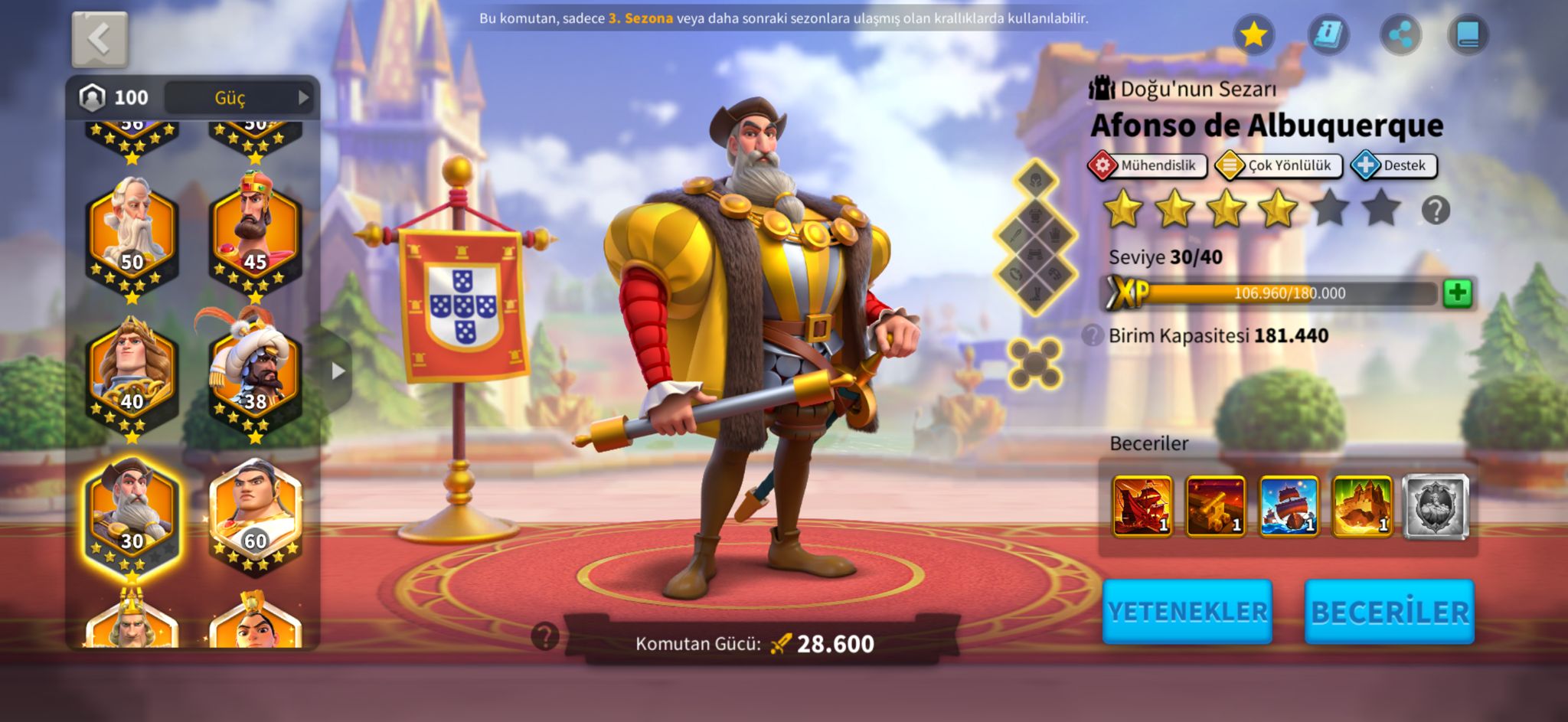Screen dimensions: 1568x722
Task: Open commander info panel icon
Action: tap(1328, 34)
